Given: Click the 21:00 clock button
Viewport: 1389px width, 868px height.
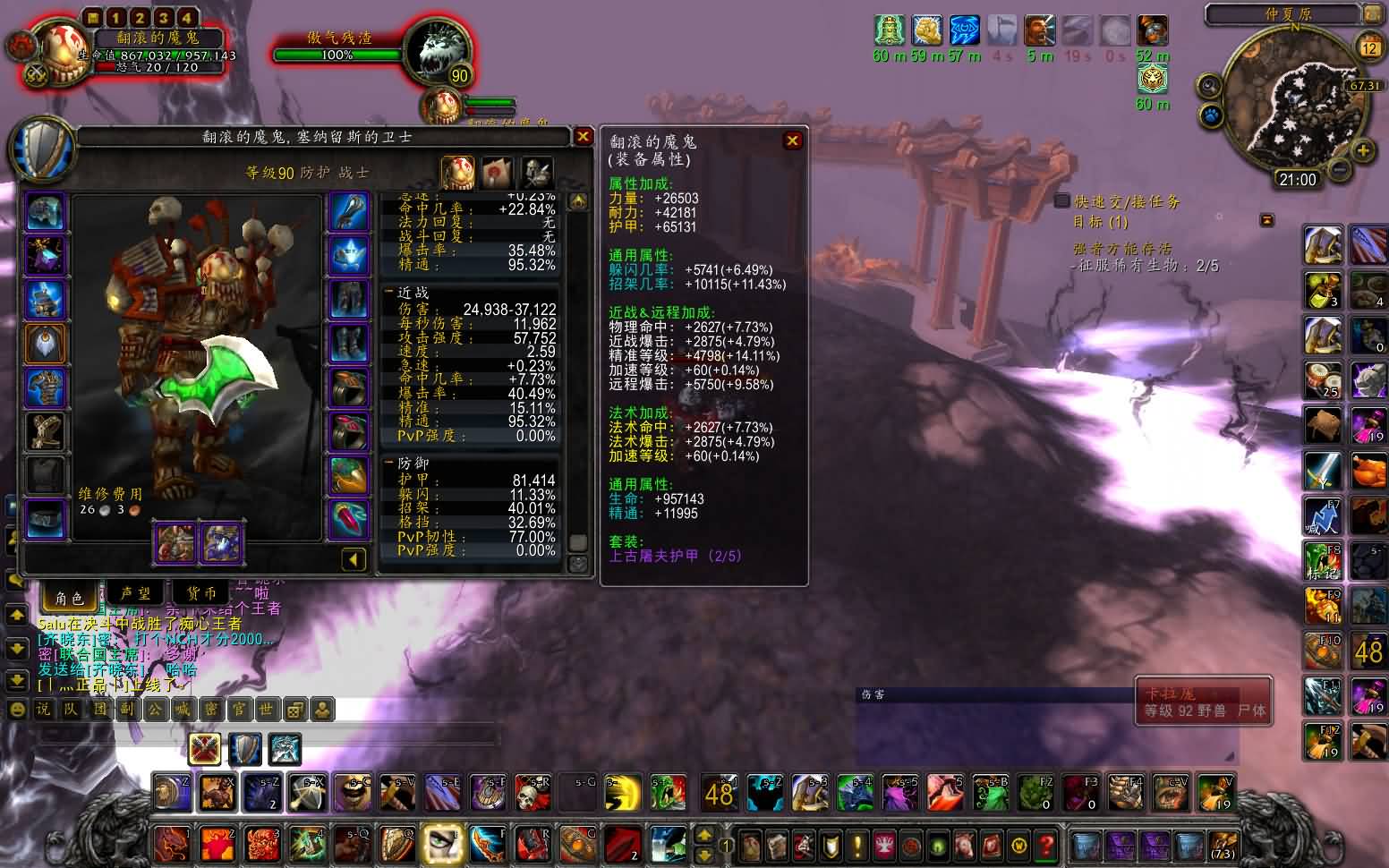Looking at the screenshot, I should 1297,180.
